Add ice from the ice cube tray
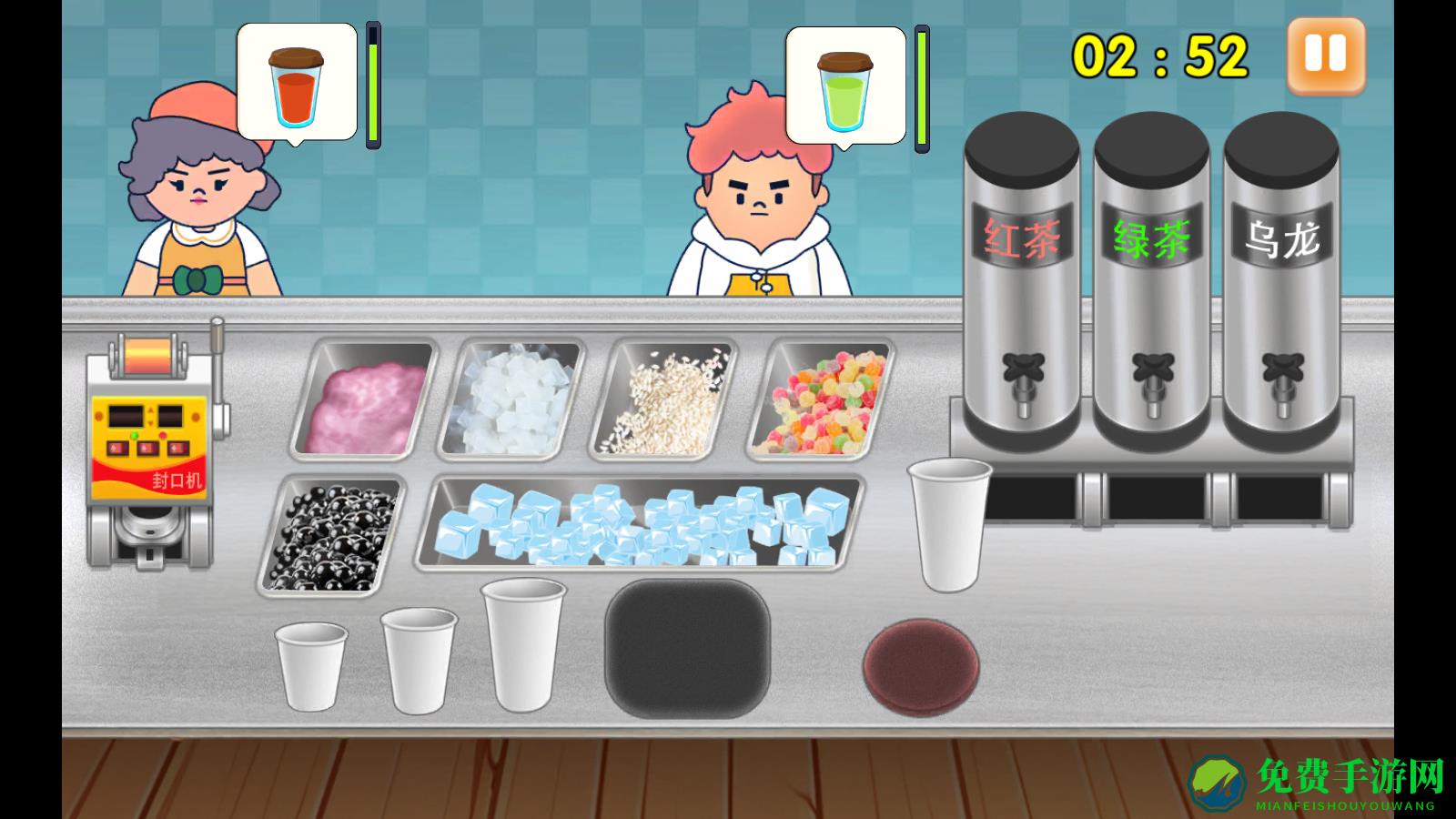Viewport: 1456px width, 819px height. point(641,524)
